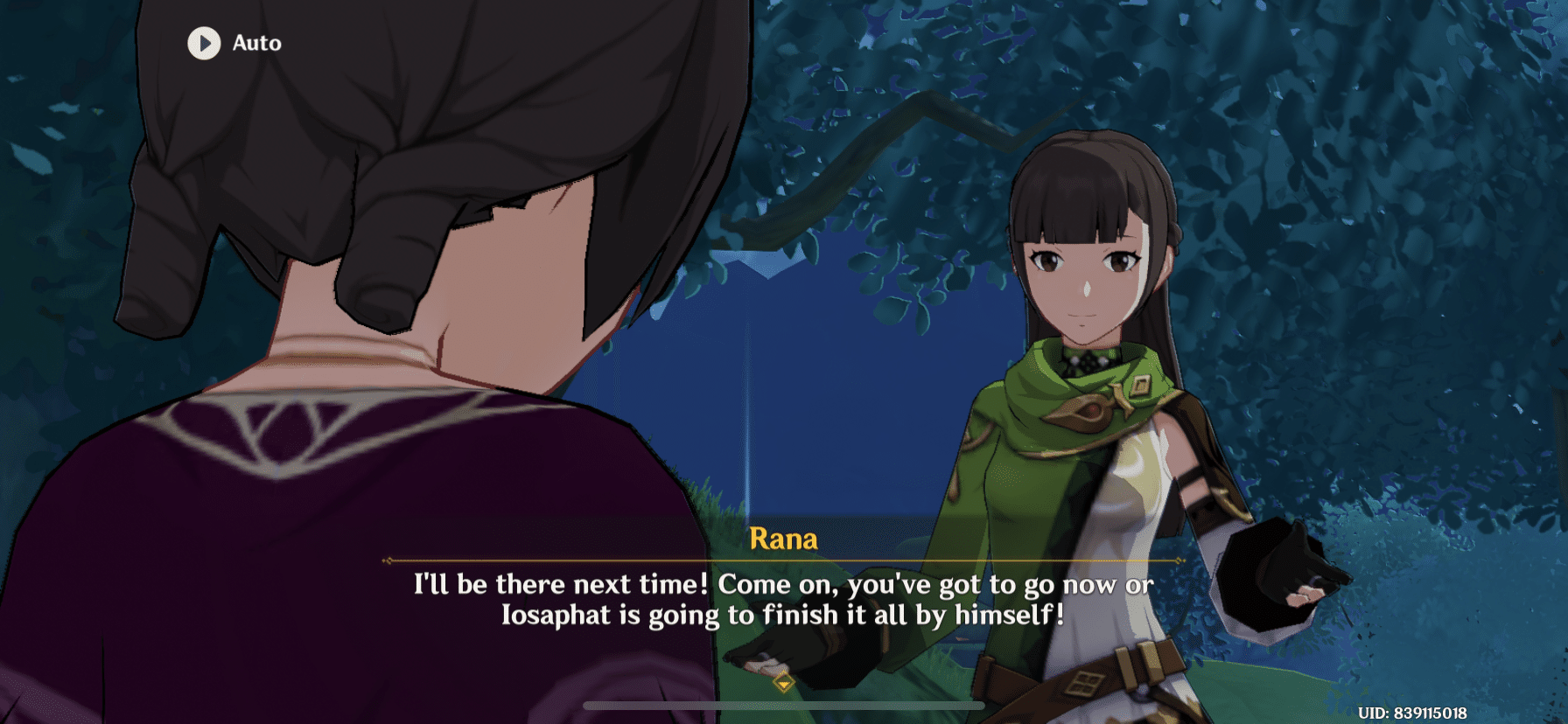
Task: Select the speaker name Rana
Action: click(783, 539)
